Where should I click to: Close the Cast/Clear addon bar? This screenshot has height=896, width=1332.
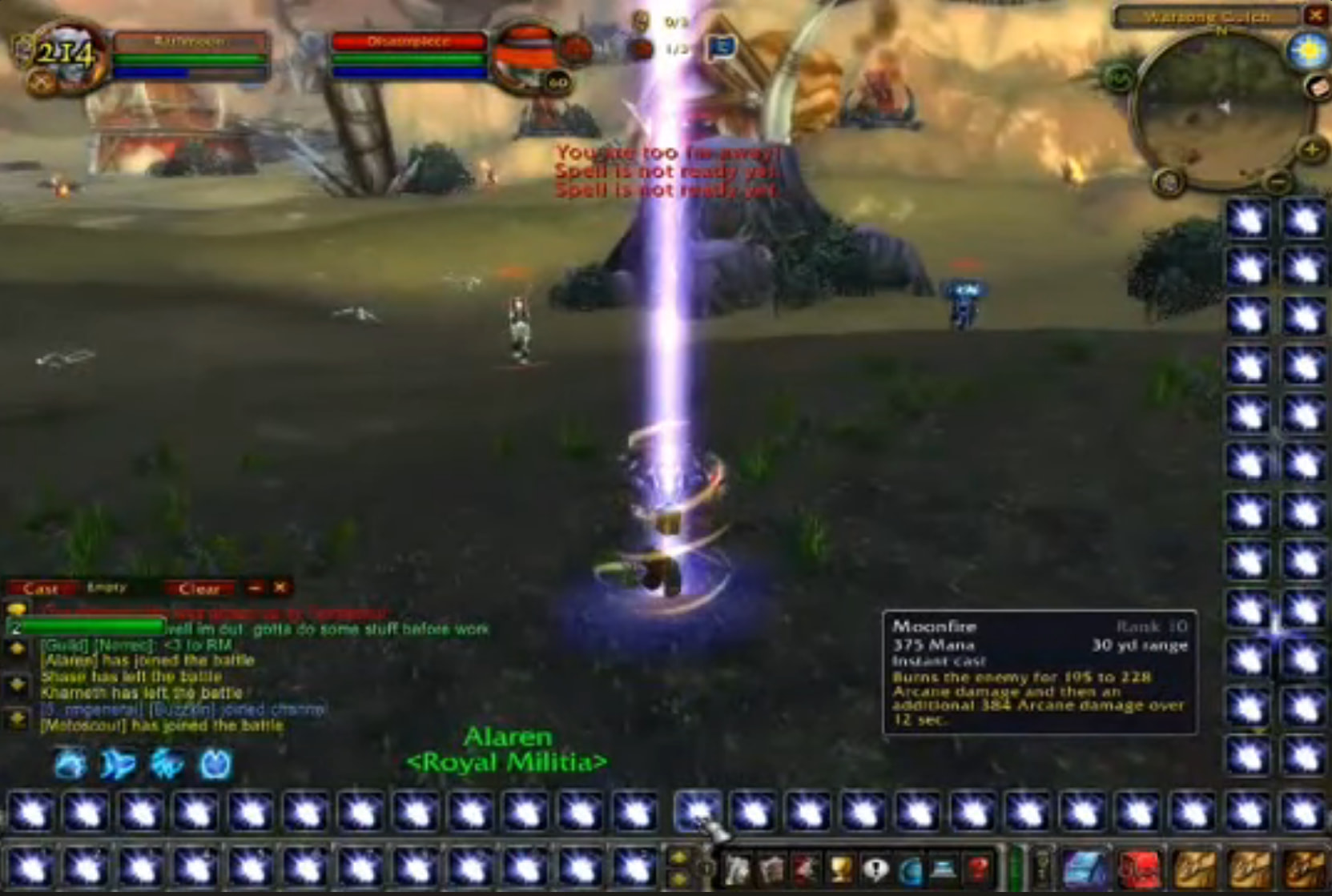(280, 588)
